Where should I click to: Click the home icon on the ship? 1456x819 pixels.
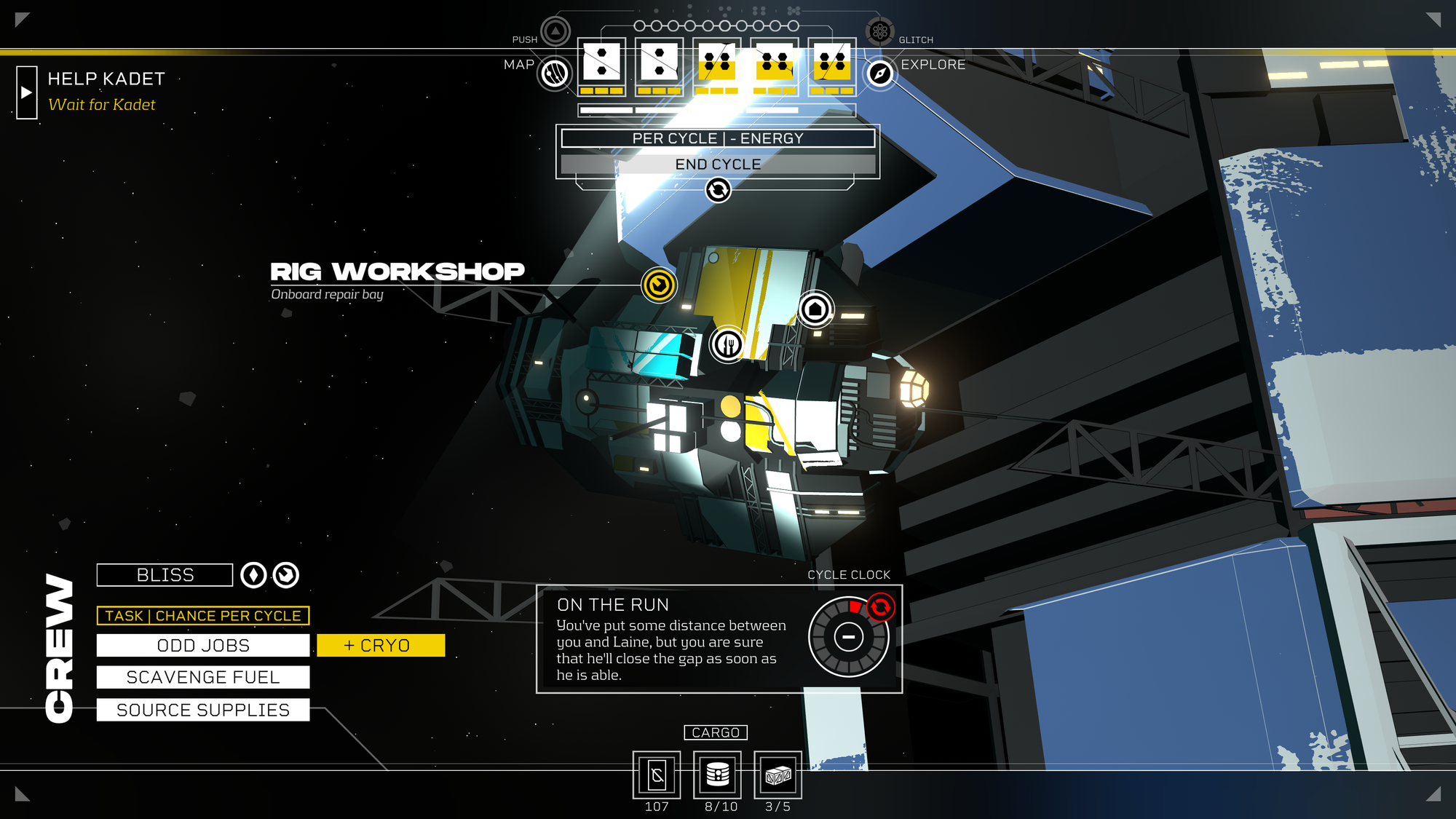[815, 309]
